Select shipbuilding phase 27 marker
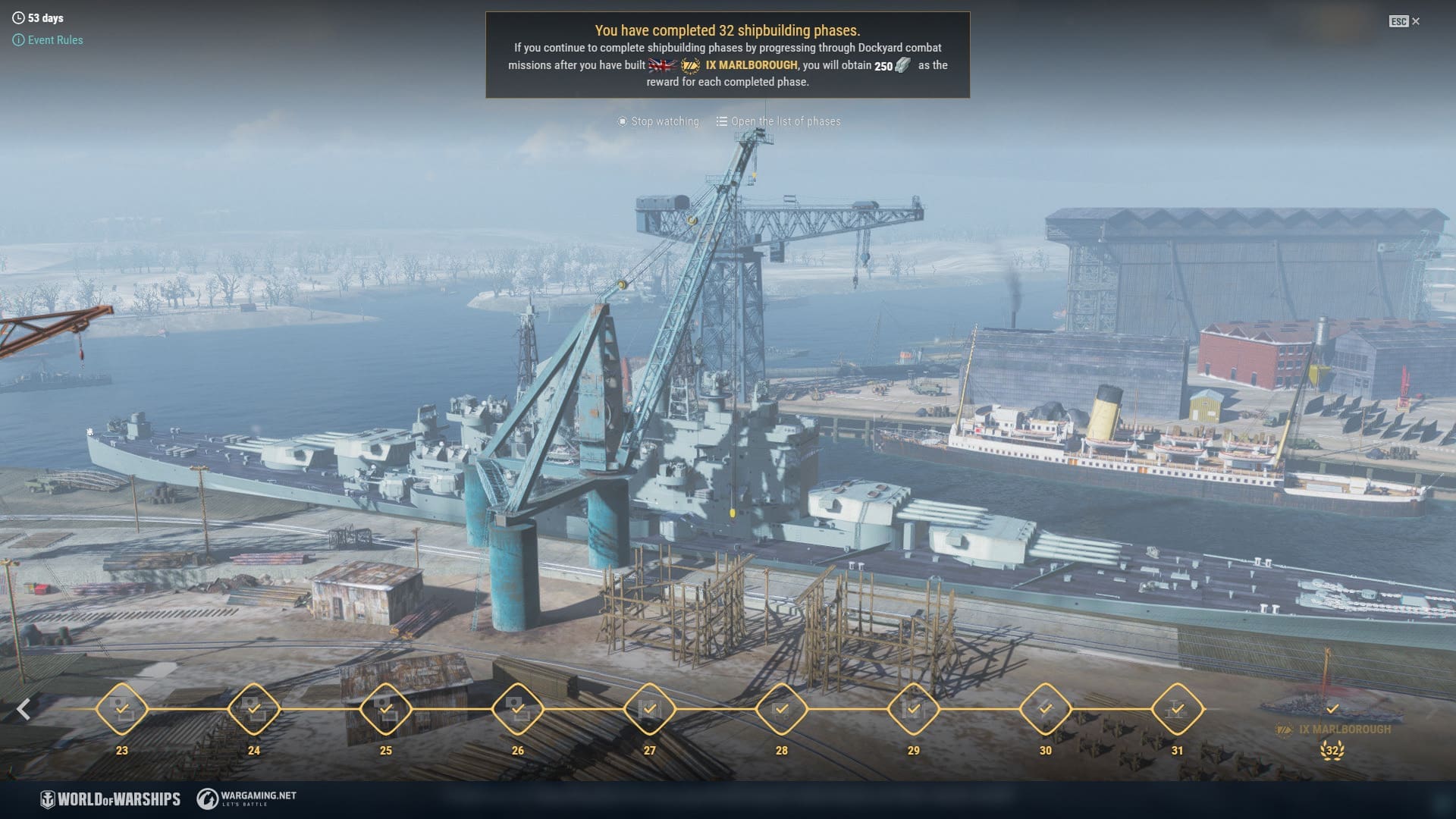Image resolution: width=1456 pixels, height=819 pixels. click(650, 709)
